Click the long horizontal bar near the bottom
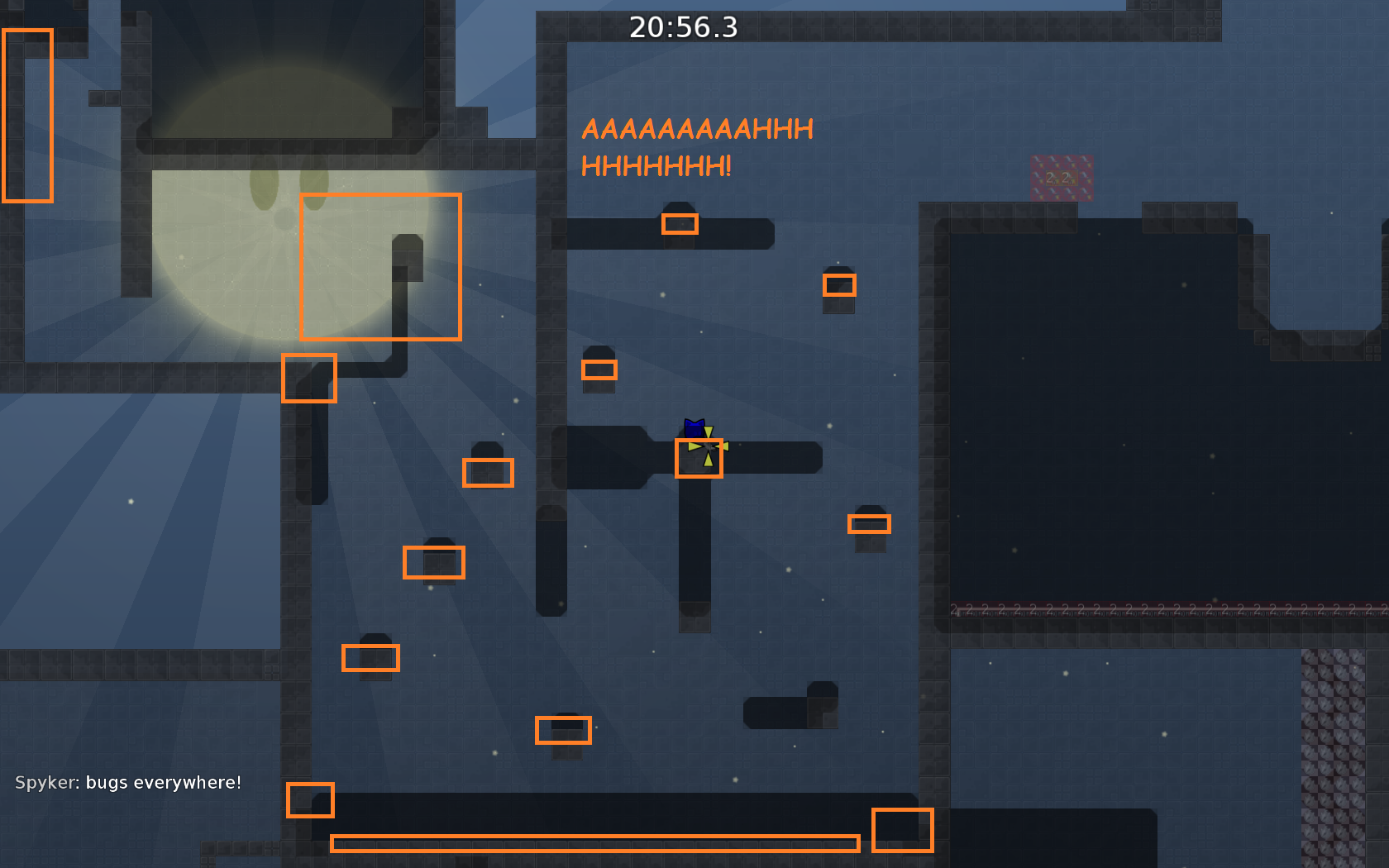Image resolution: width=1389 pixels, height=868 pixels. (x=594, y=843)
